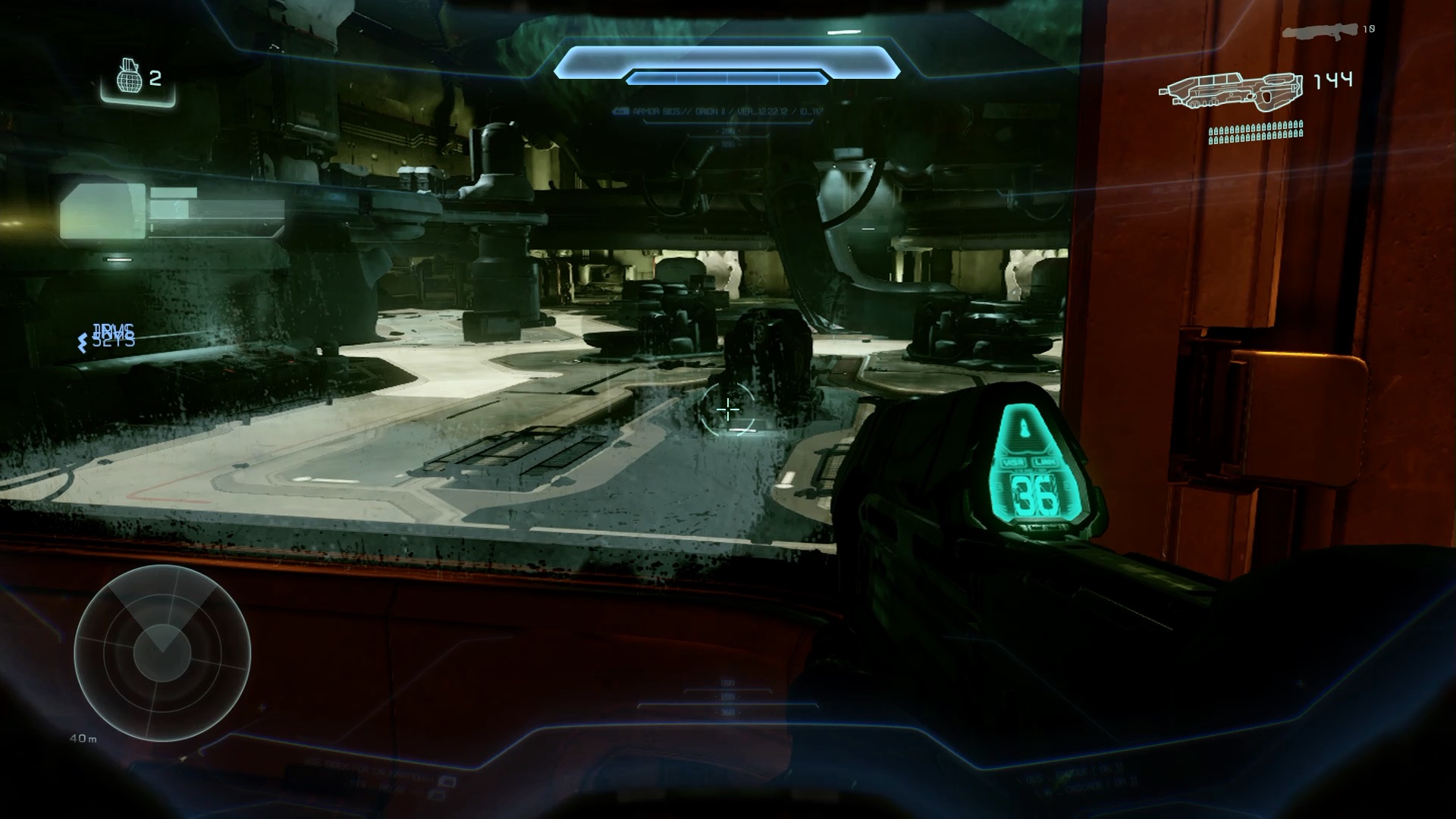Select the assault rifle weapon icon

(1230, 93)
